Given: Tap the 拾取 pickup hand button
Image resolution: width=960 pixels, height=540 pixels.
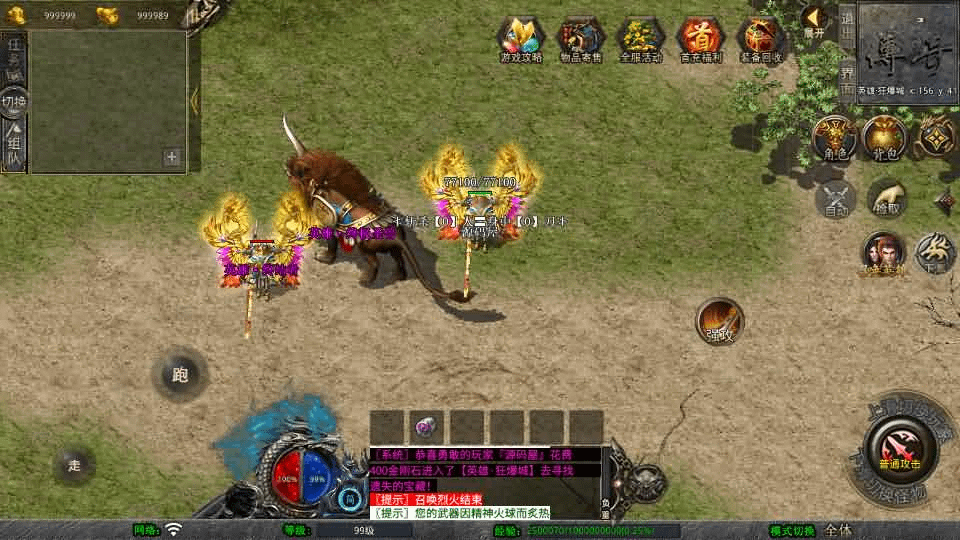Looking at the screenshot, I should [886, 199].
